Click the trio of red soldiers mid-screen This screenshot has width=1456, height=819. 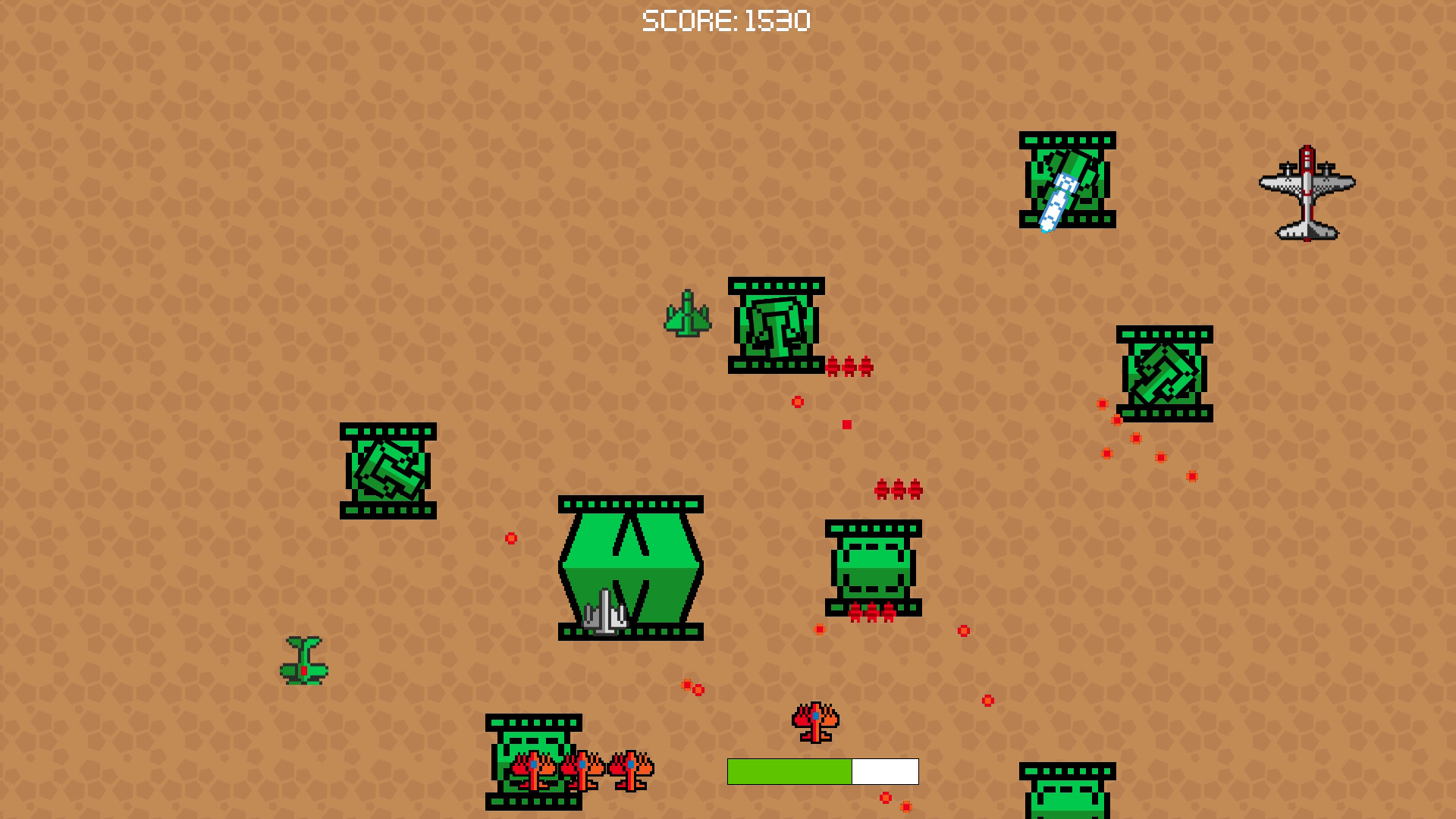(x=899, y=491)
